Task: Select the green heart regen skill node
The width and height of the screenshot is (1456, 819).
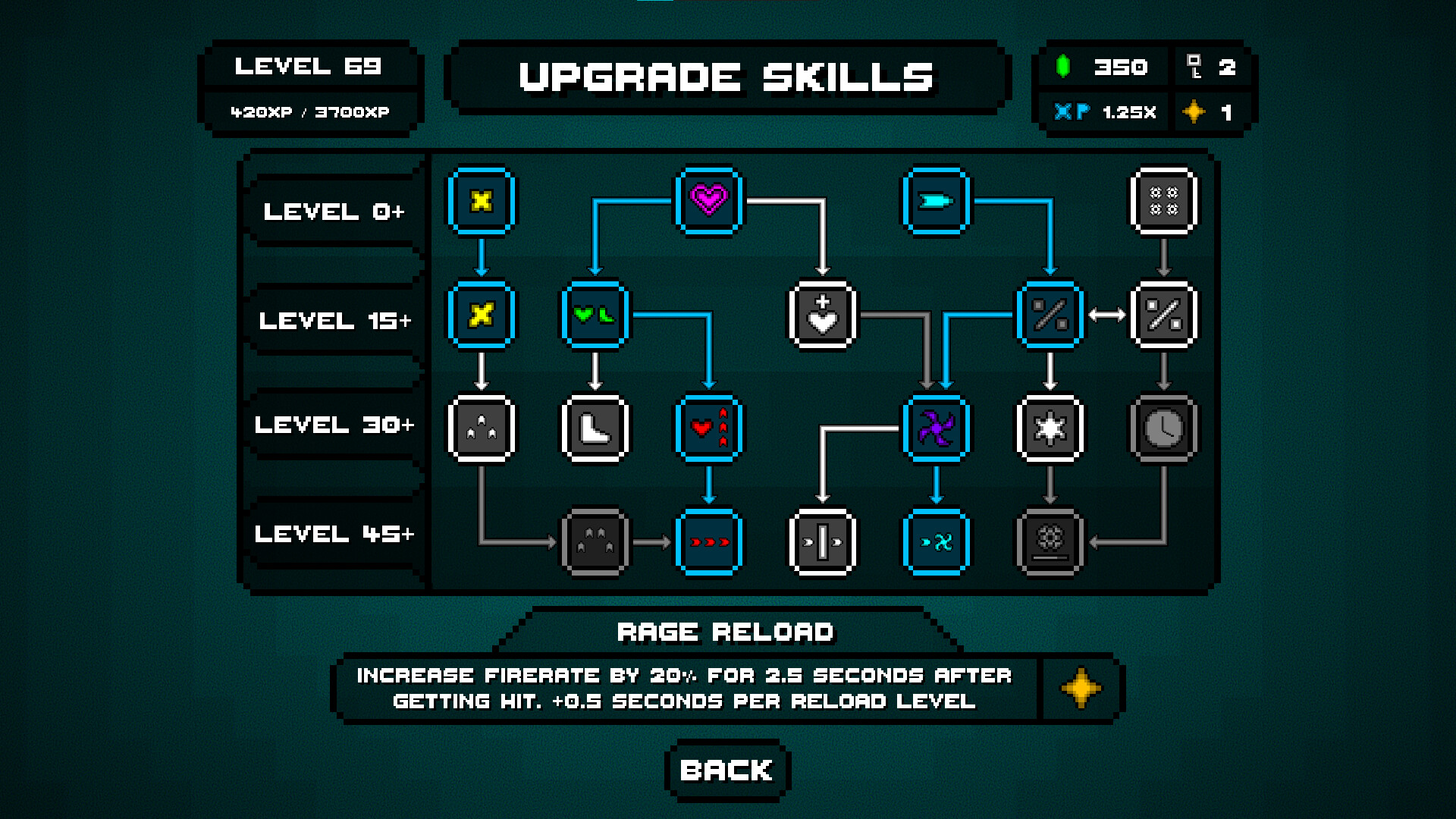Action: click(x=595, y=315)
